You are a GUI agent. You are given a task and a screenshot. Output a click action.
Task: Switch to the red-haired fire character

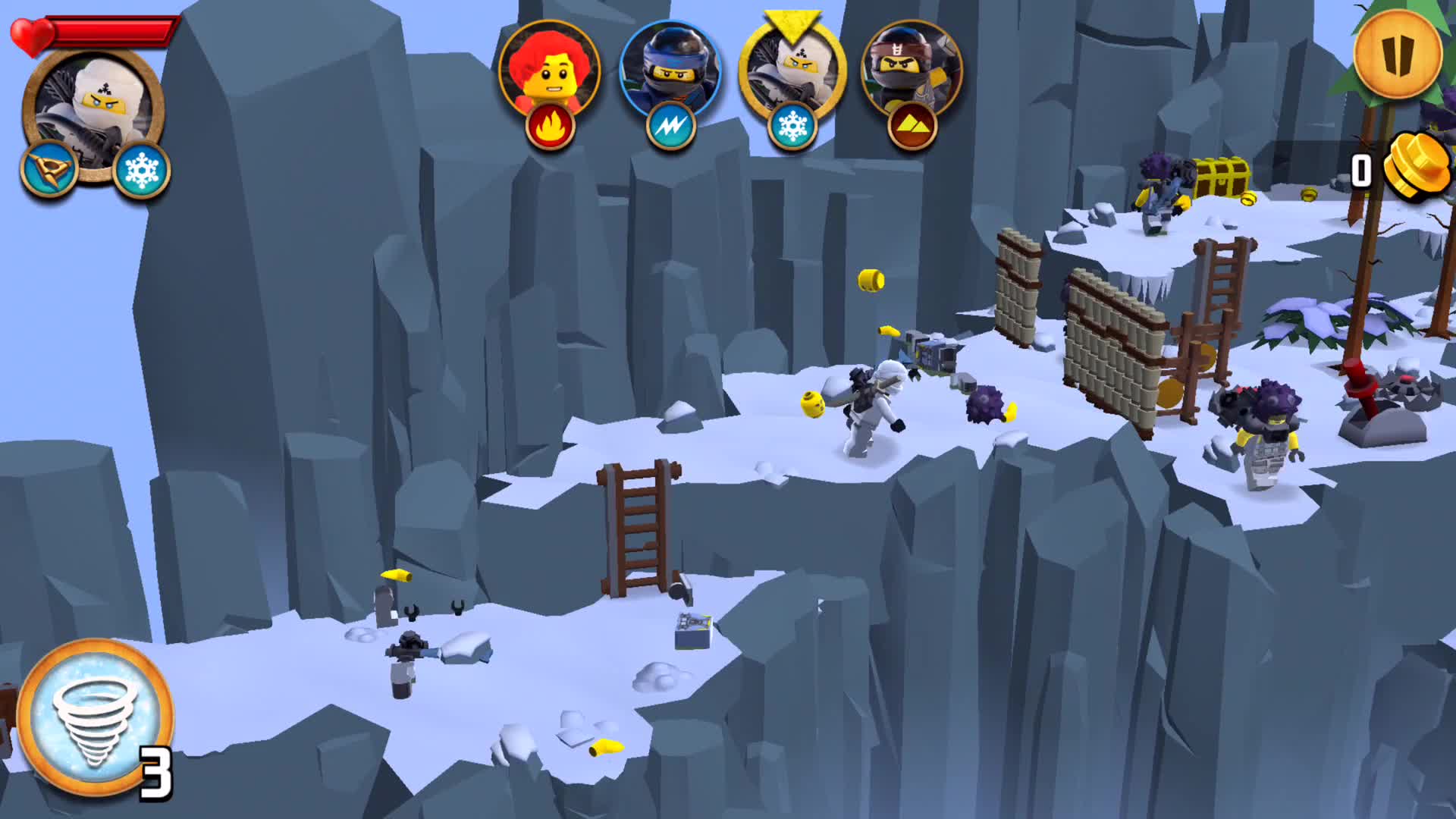[550, 72]
